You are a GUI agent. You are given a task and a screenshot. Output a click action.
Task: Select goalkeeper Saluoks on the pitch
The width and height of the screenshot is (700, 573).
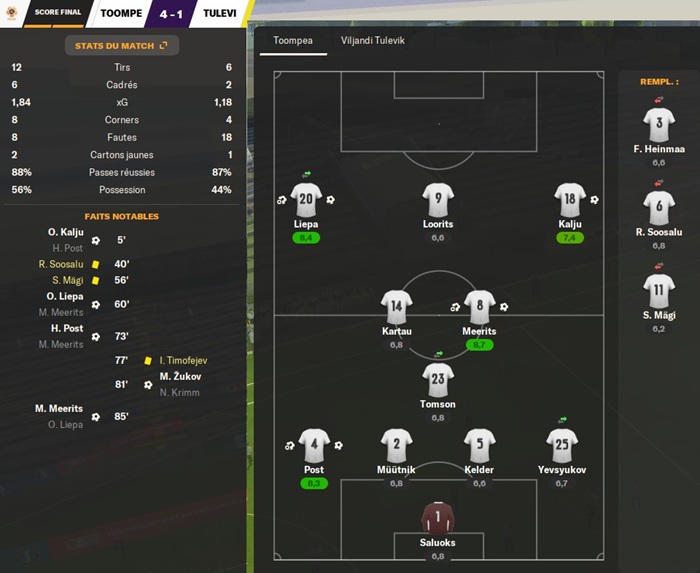[438, 518]
